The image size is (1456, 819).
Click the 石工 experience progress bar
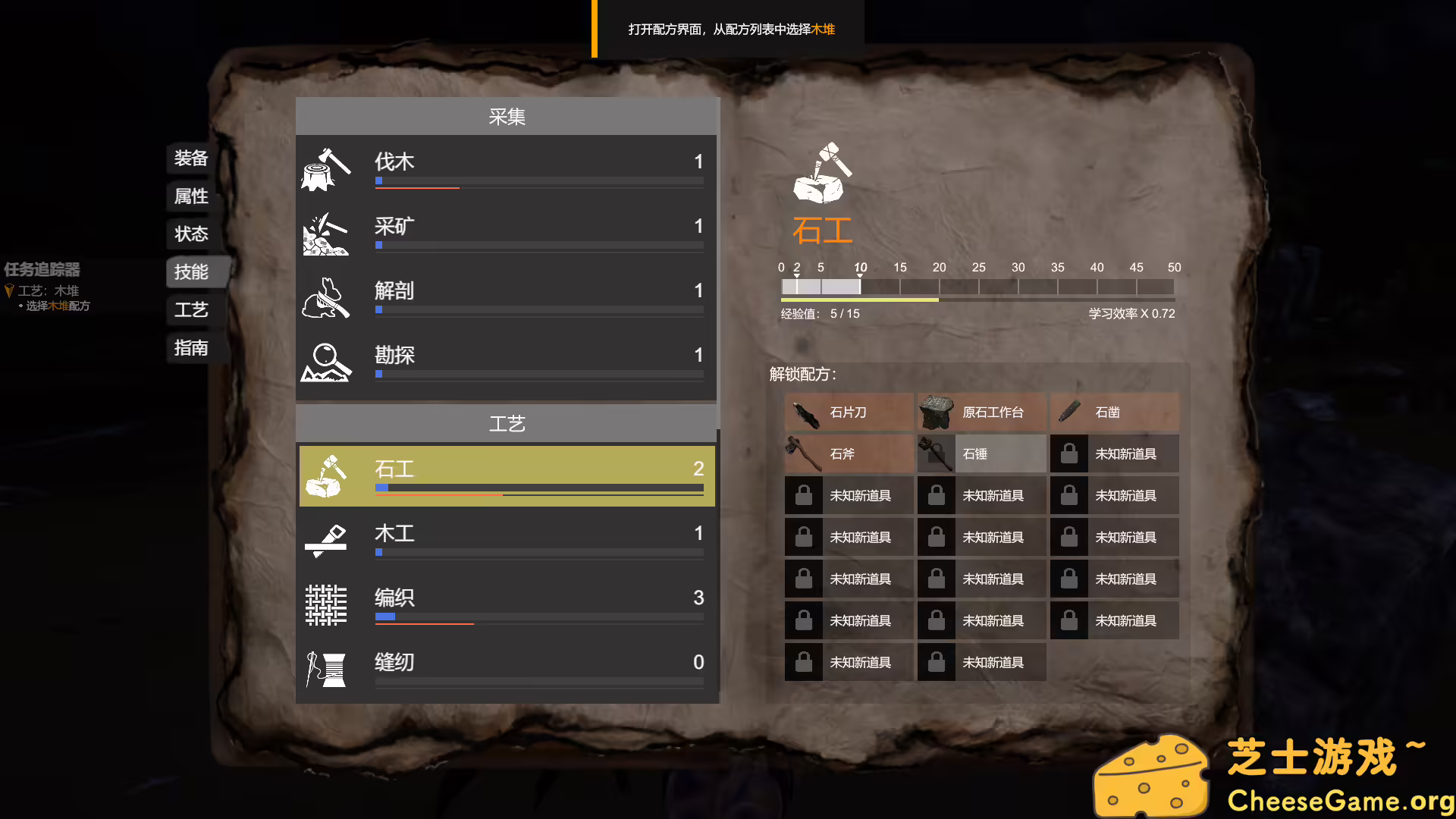tap(977, 299)
